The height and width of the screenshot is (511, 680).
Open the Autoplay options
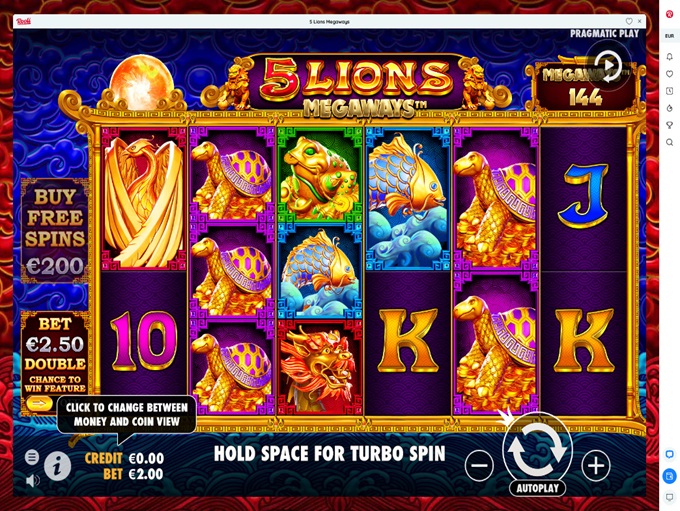click(x=537, y=488)
